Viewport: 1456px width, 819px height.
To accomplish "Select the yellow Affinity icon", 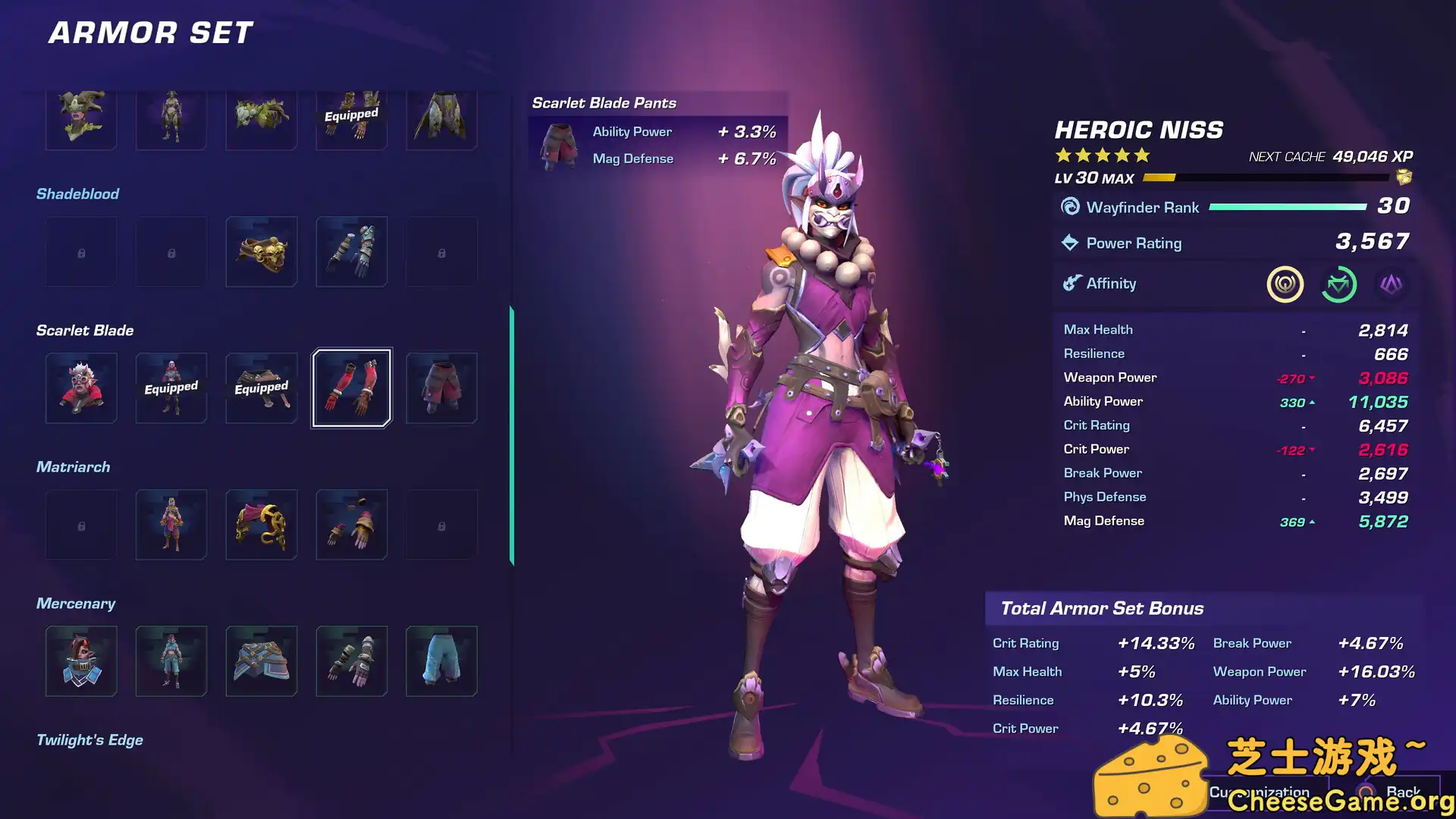I will pos(1285,285).
